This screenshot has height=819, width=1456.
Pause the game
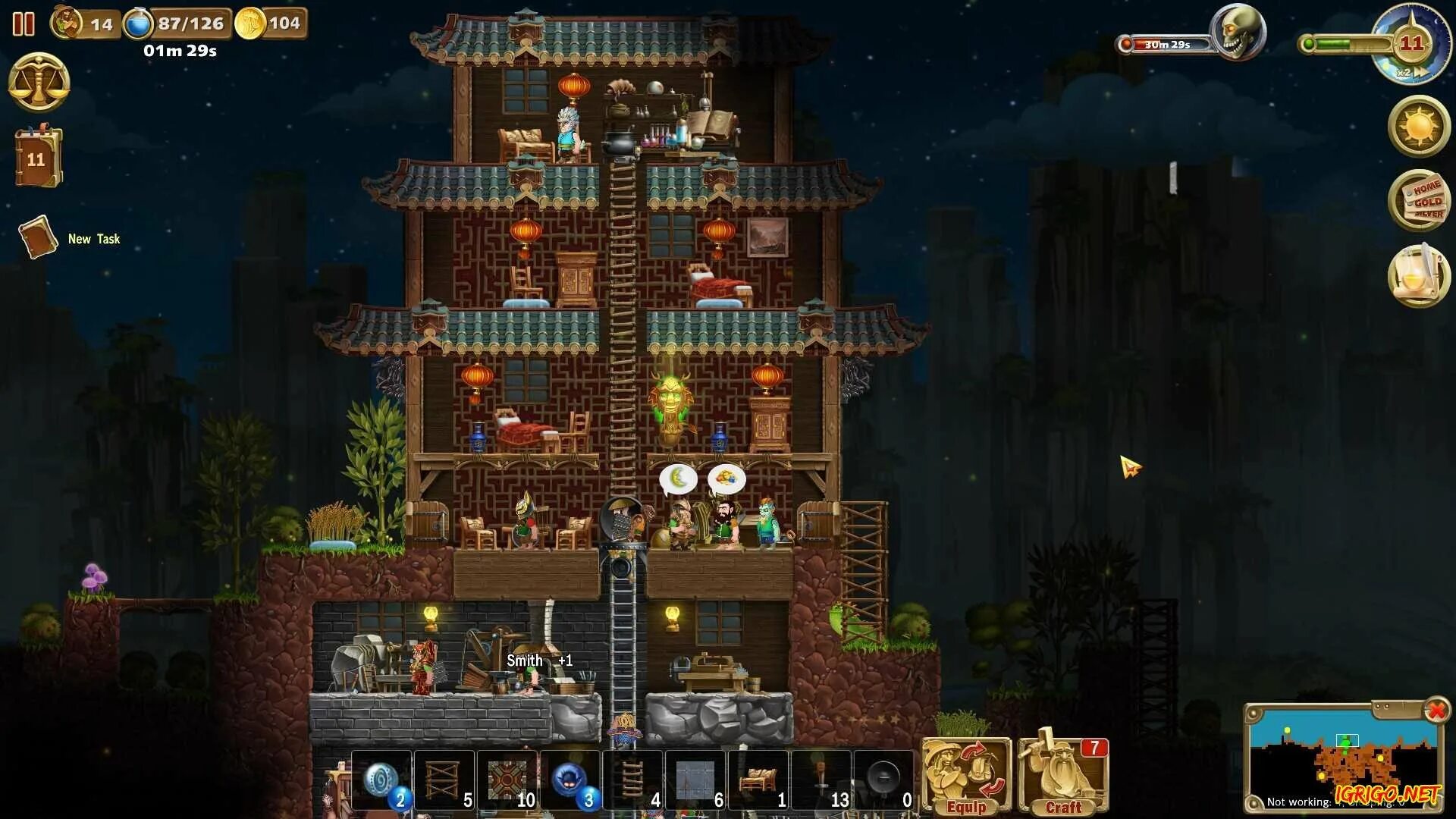pyautogui.click(x=24, y=24)
